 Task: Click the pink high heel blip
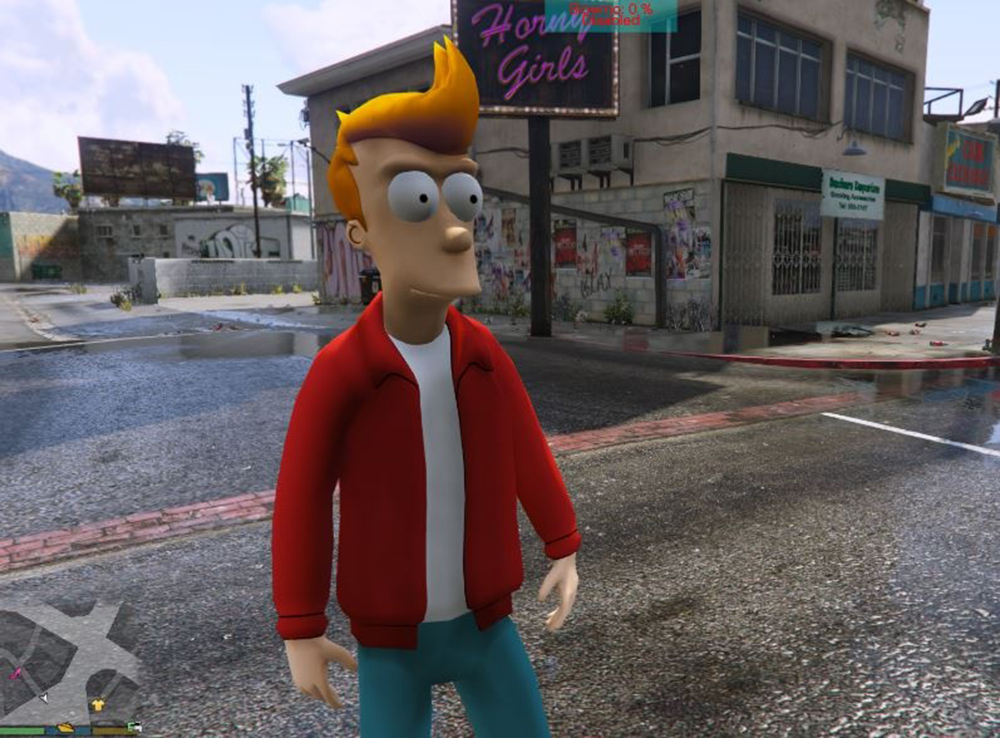click(16, 674)
